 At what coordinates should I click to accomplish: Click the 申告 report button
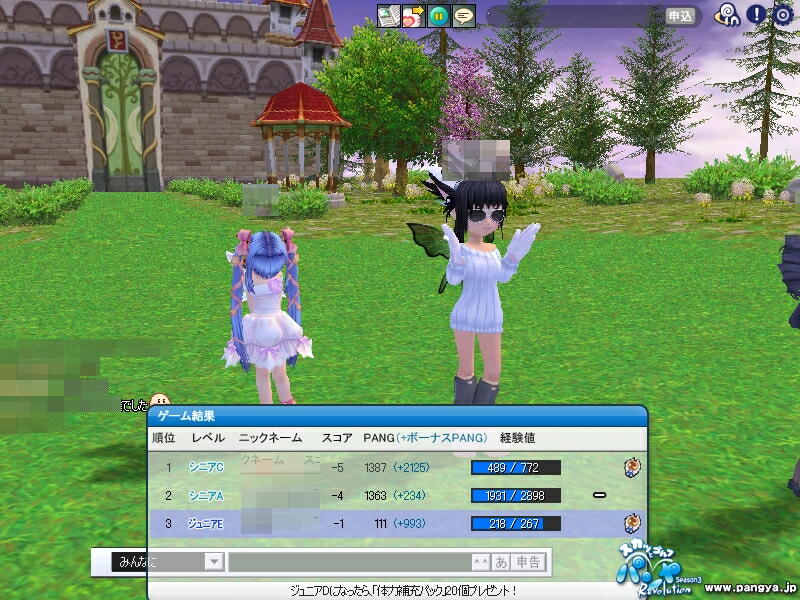(x=529, y=562)
